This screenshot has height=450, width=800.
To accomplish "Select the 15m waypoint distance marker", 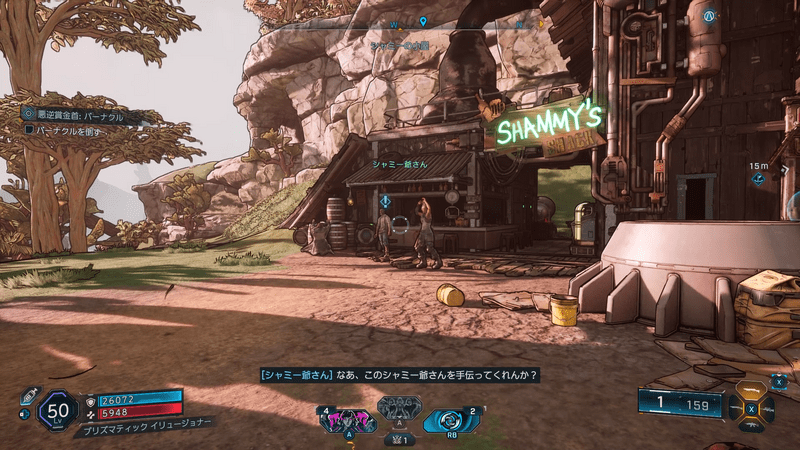I will pos(759,173).
